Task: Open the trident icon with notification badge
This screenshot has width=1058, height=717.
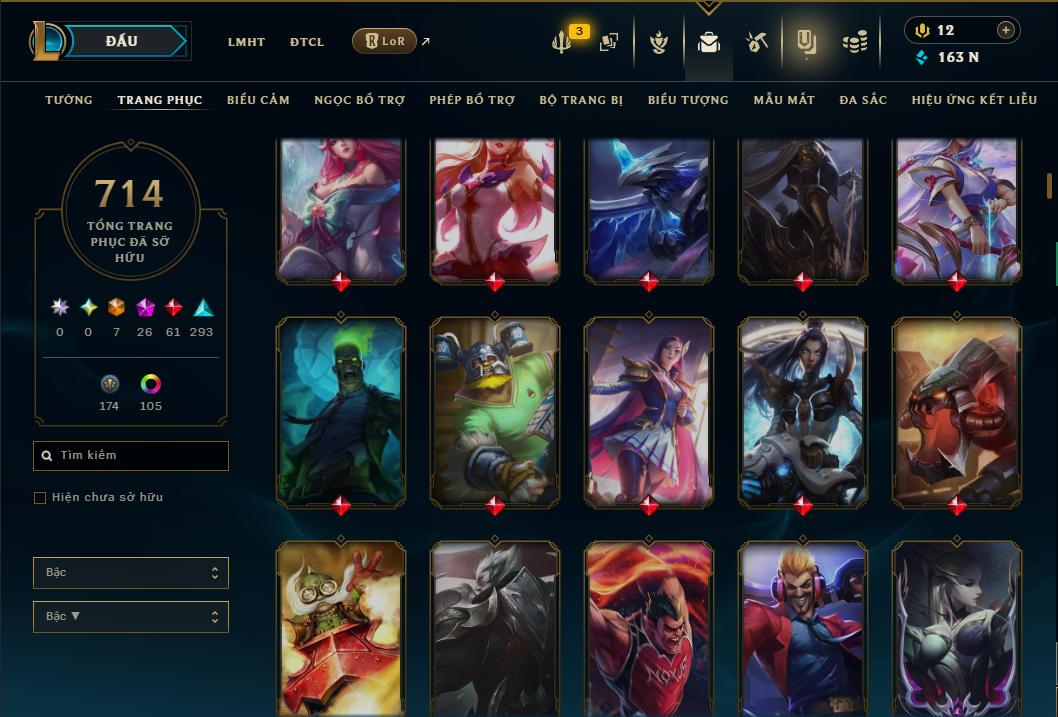Action: point(562,42)
